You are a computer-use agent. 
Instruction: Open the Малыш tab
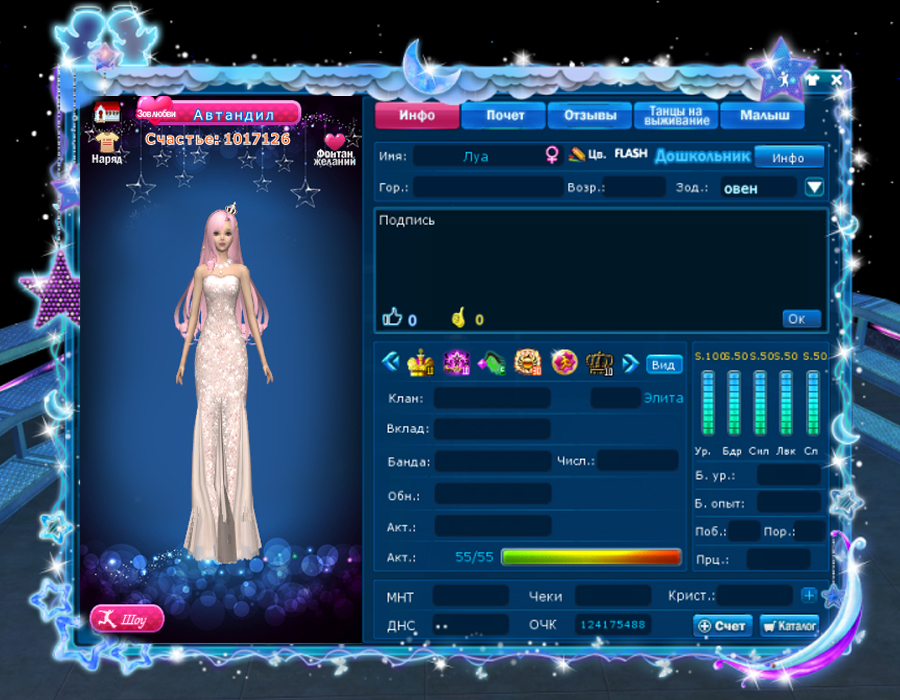coord(762,116)
